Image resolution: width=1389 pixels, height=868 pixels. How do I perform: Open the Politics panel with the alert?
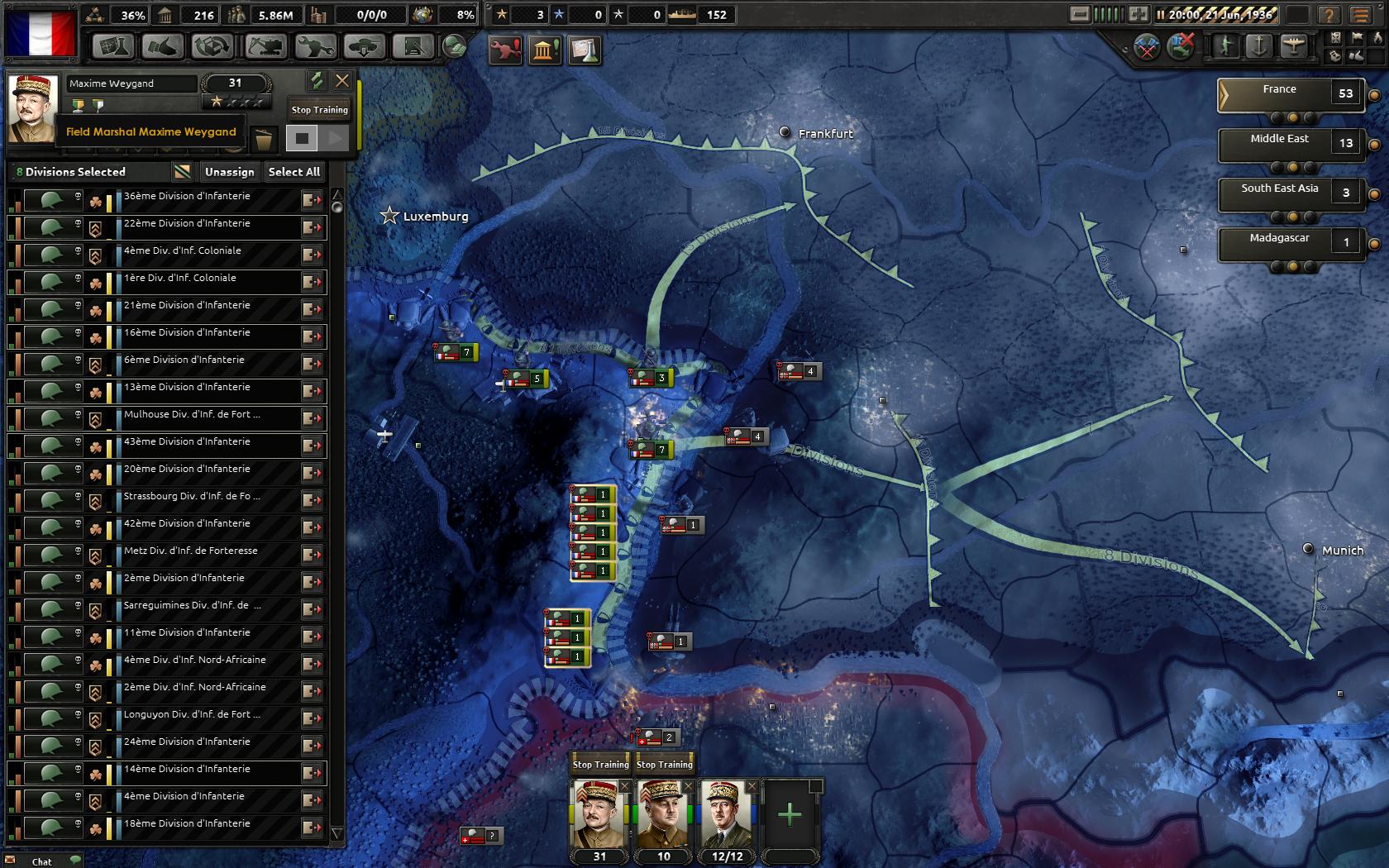coord(545,50)
